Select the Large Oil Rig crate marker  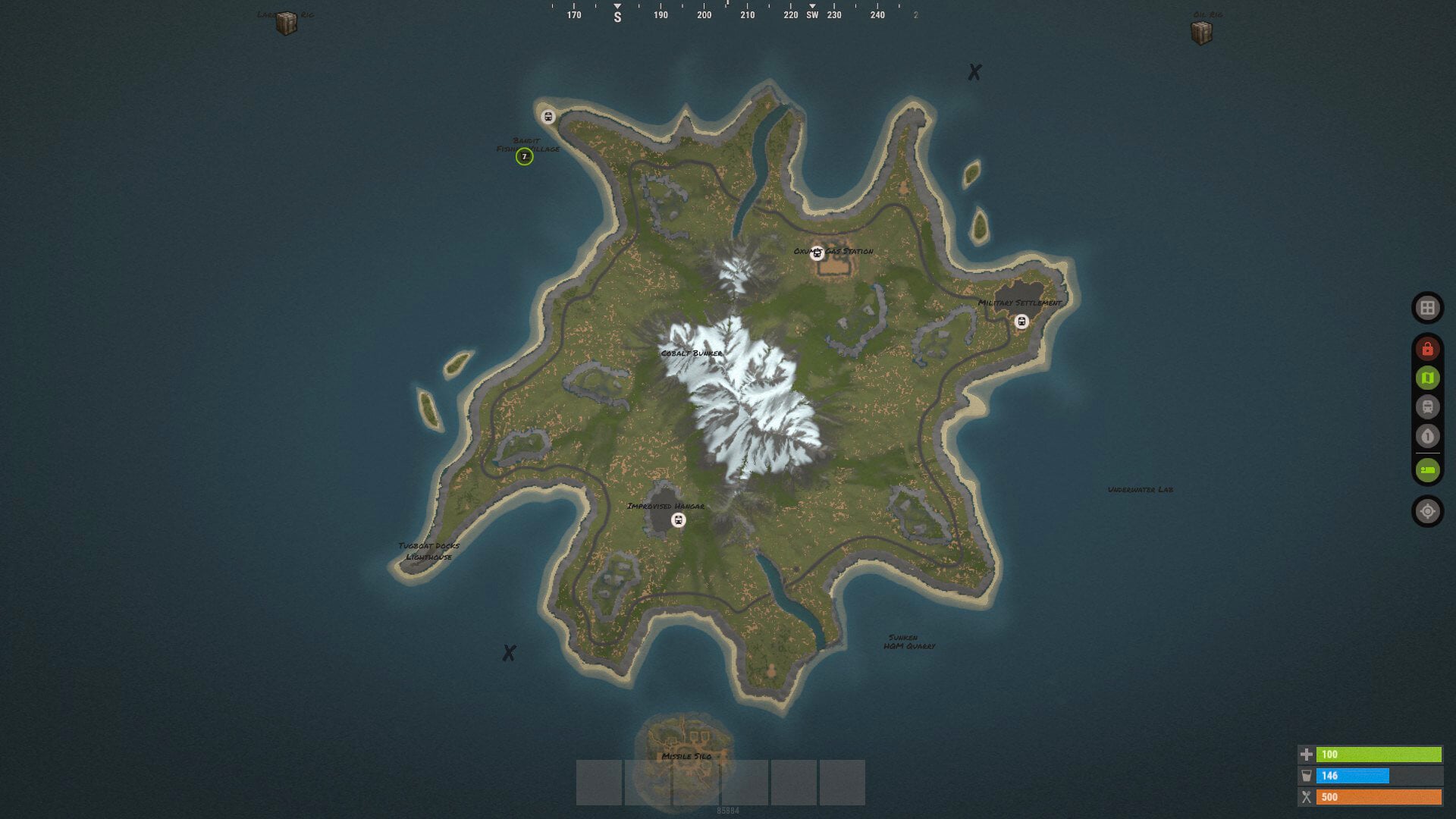tap(287, 24)
